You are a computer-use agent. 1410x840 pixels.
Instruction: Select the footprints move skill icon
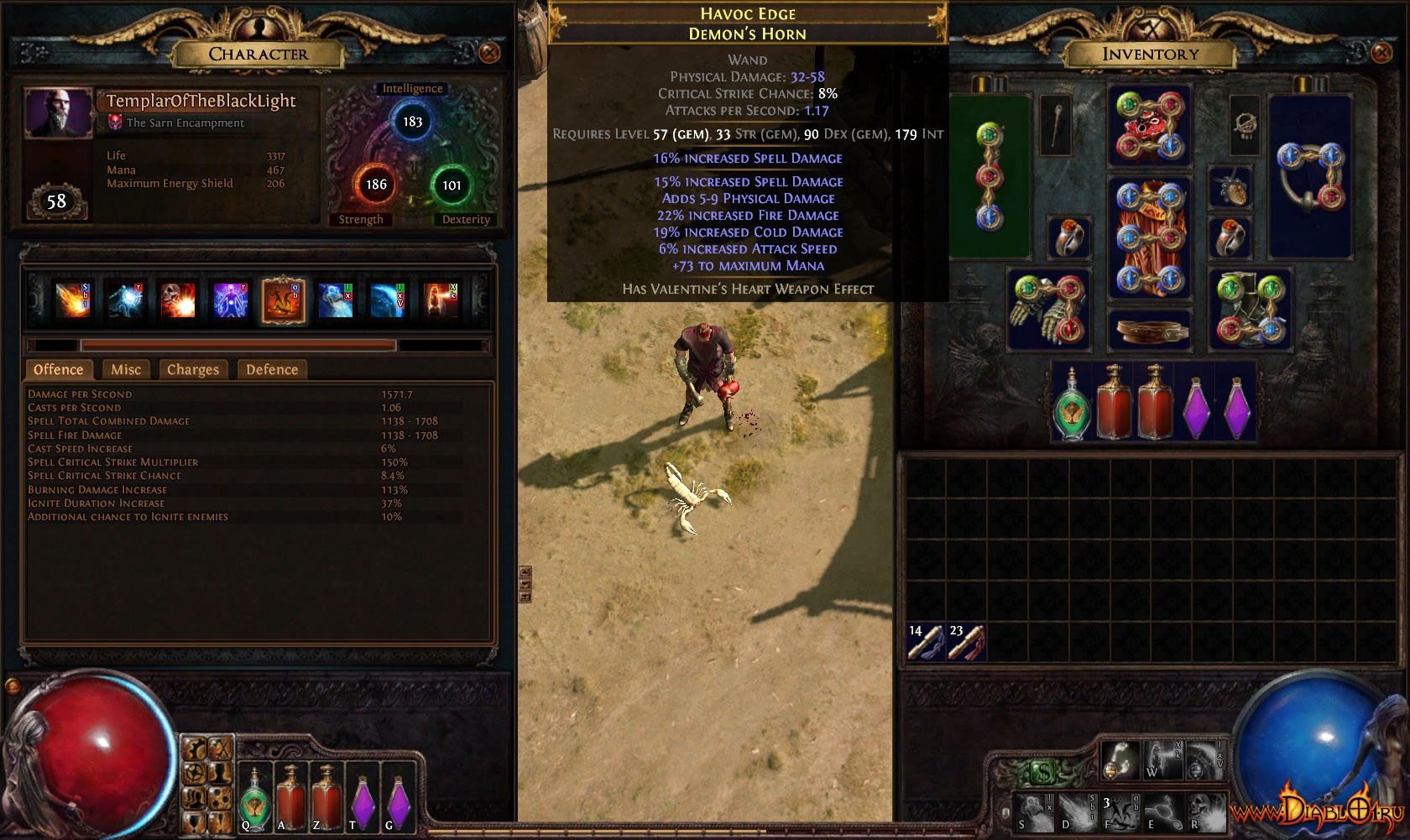[x=1120, y=758]
